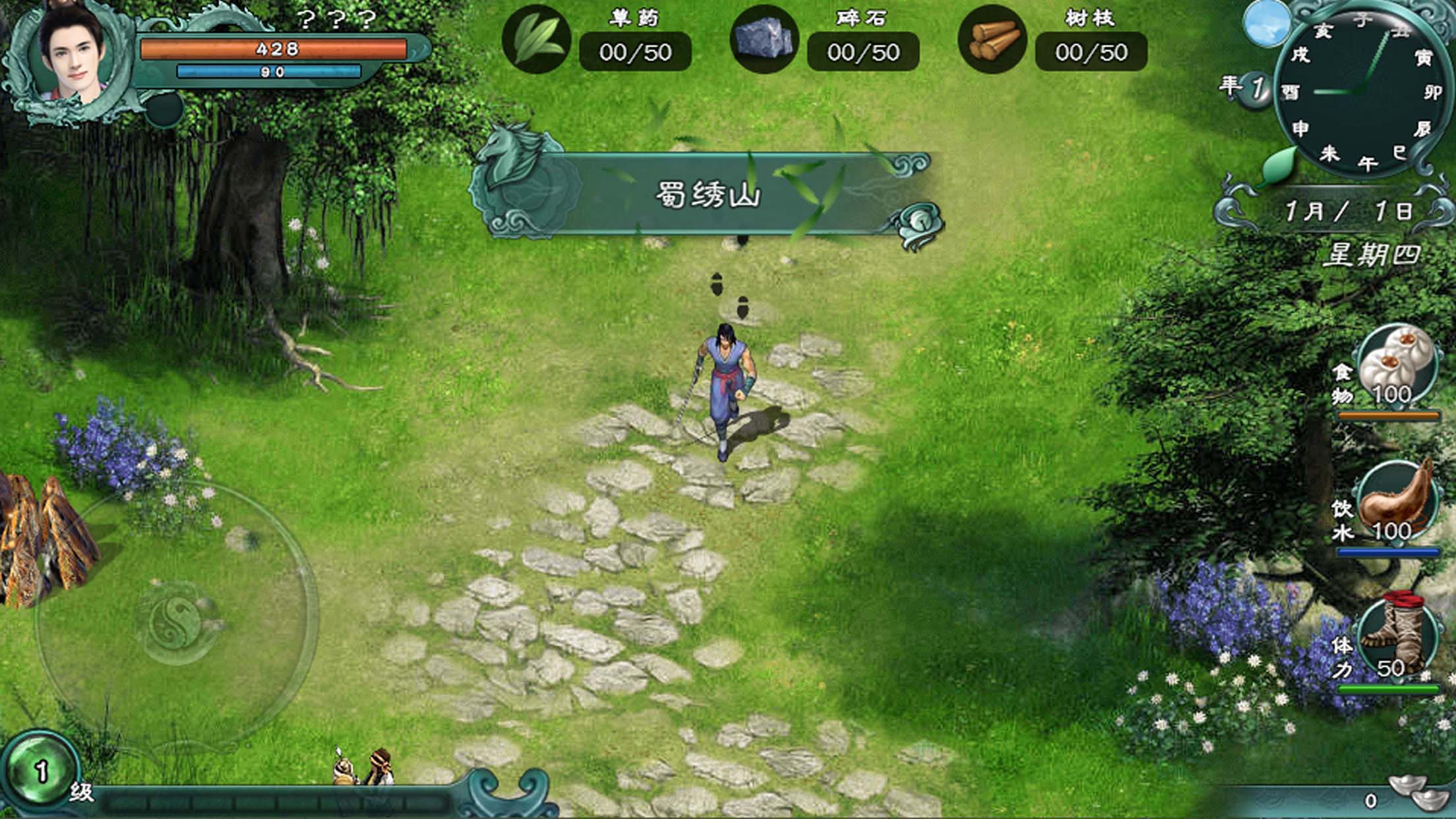Tap the wood branches resource icon
The width and height of the screenshot is (1456, 819).
(991, 40)
